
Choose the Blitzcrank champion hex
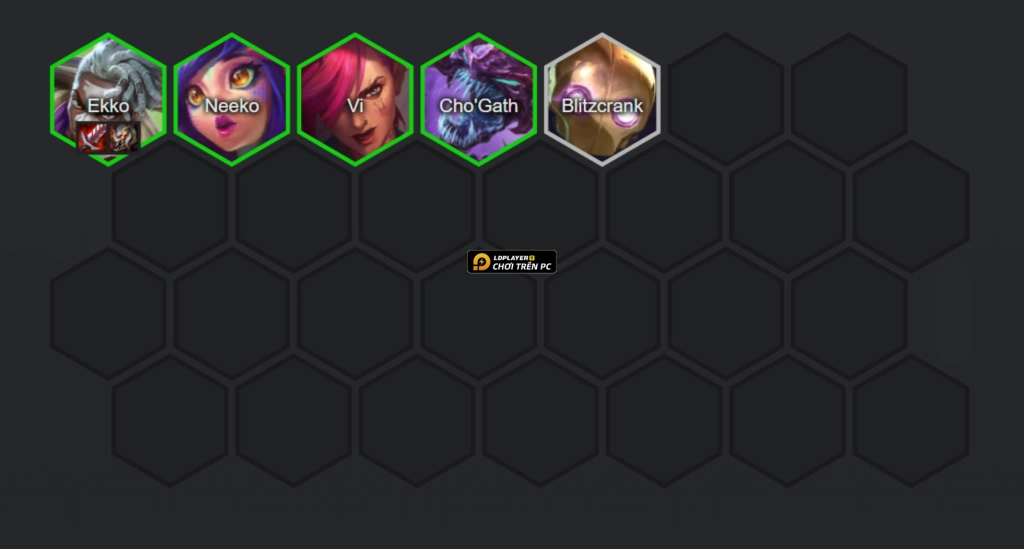(x=602, y=98)
